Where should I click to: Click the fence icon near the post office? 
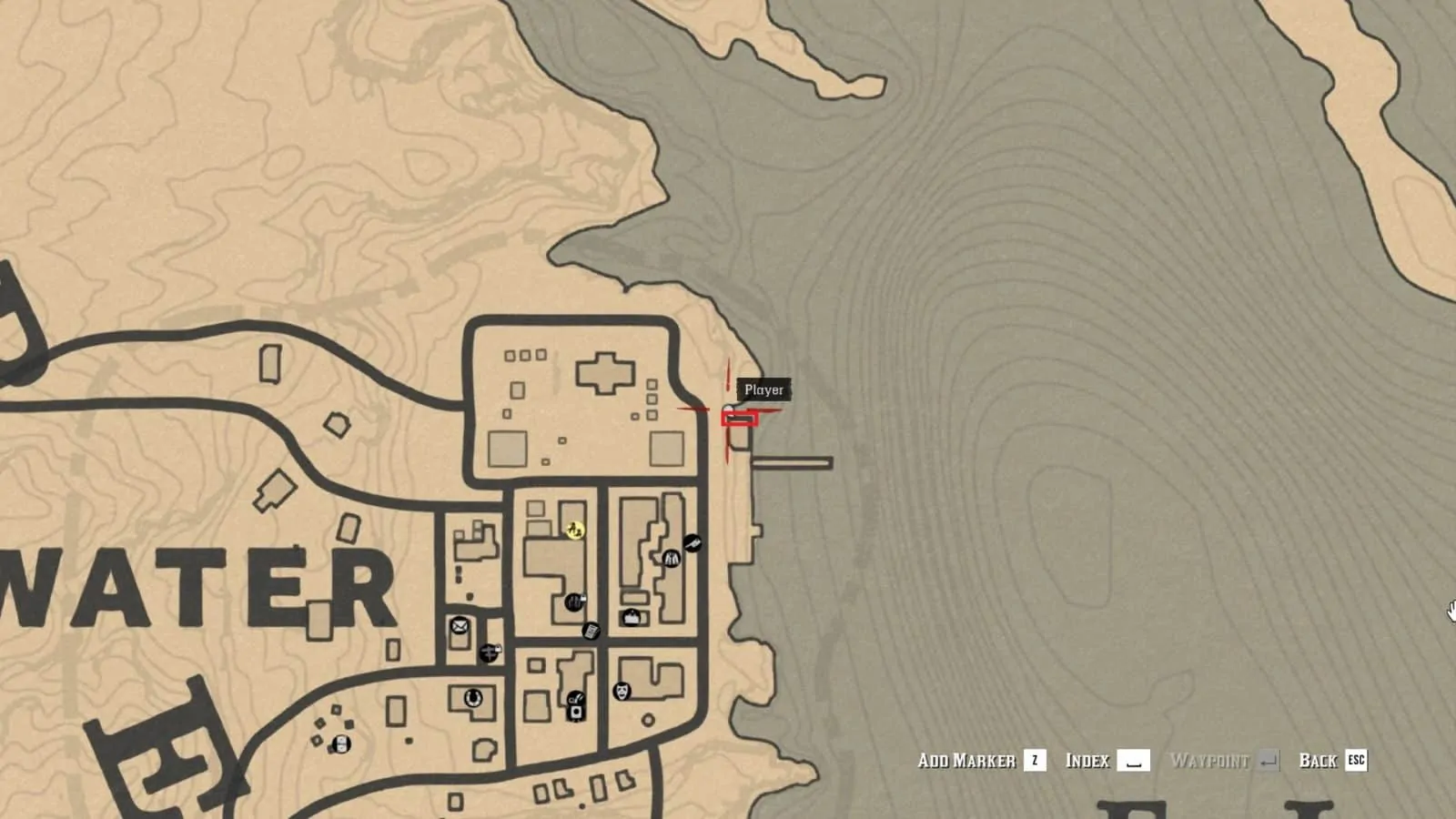tap(490, 652)
